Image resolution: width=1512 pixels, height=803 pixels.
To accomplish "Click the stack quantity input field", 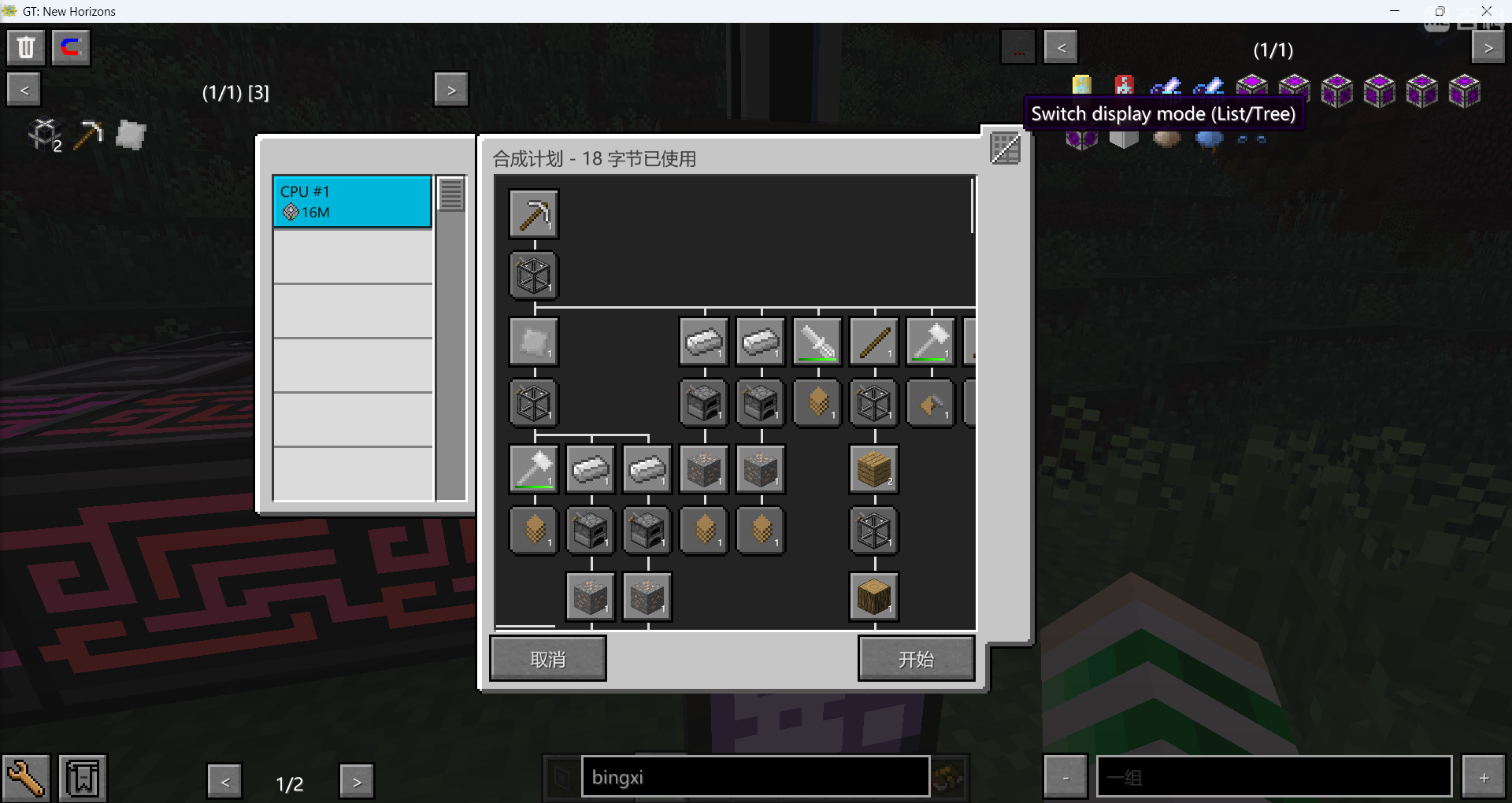I will 1273,777.
